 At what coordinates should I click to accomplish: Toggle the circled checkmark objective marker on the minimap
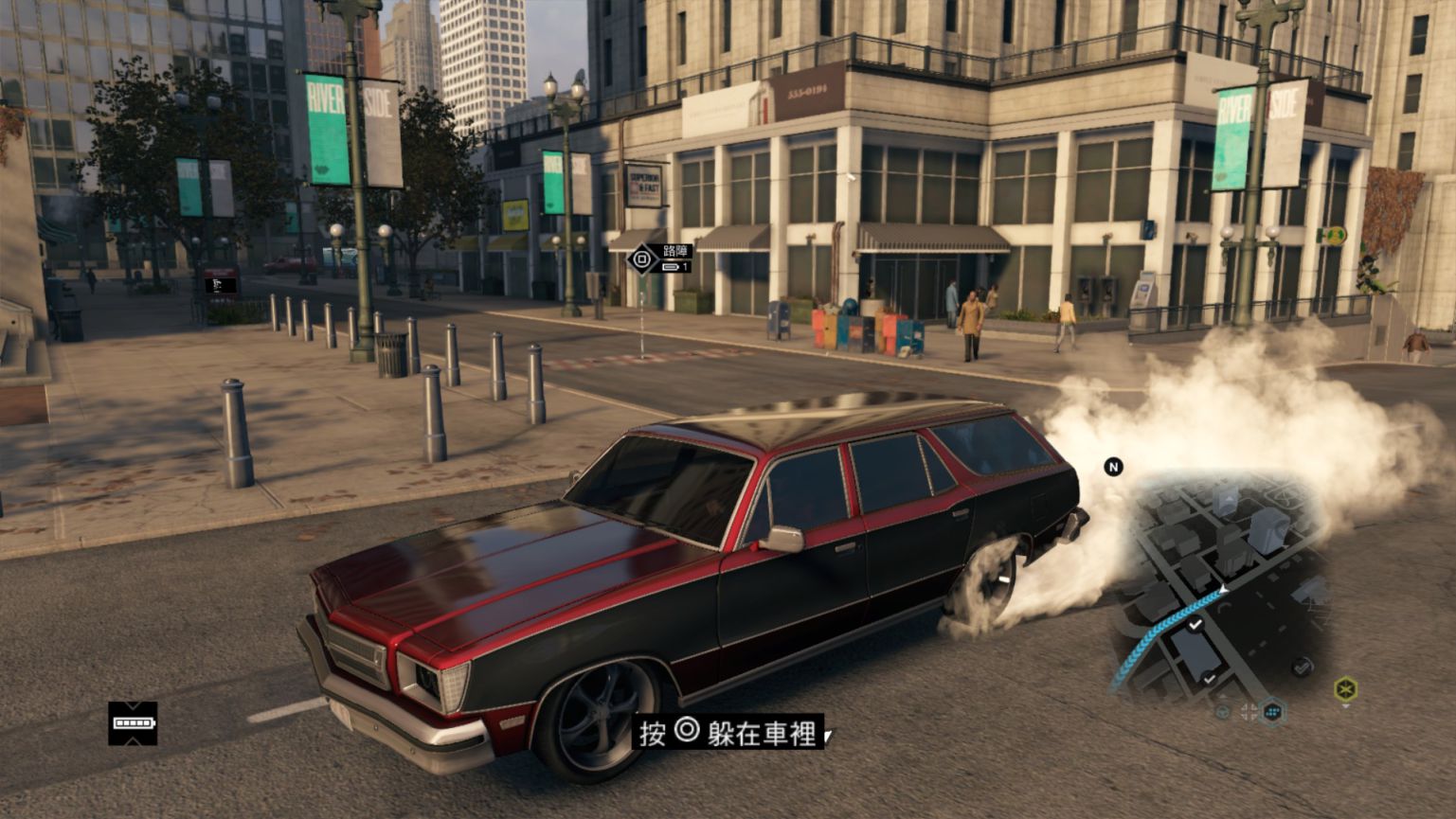coord(1302,666)
